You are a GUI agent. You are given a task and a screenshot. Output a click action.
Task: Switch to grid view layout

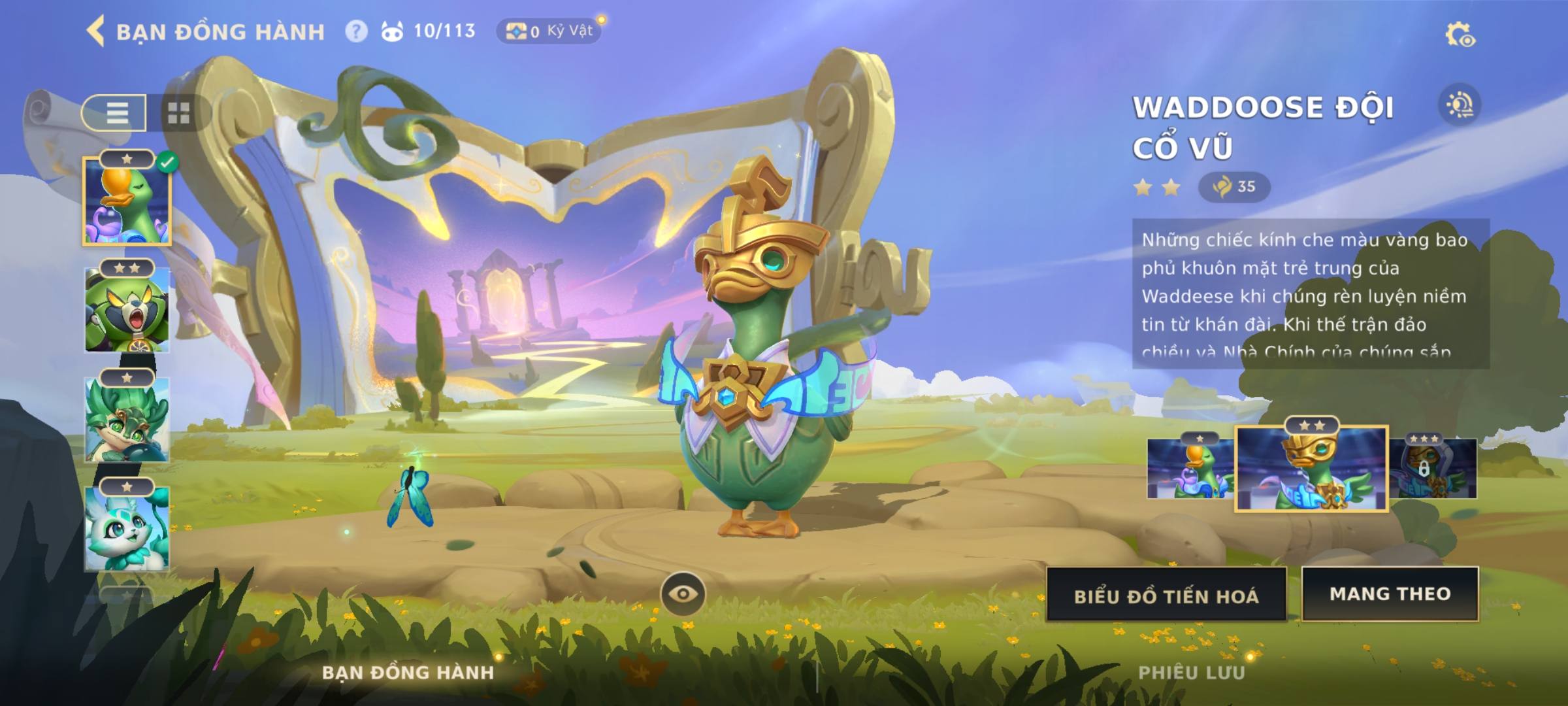pos(178,112)
